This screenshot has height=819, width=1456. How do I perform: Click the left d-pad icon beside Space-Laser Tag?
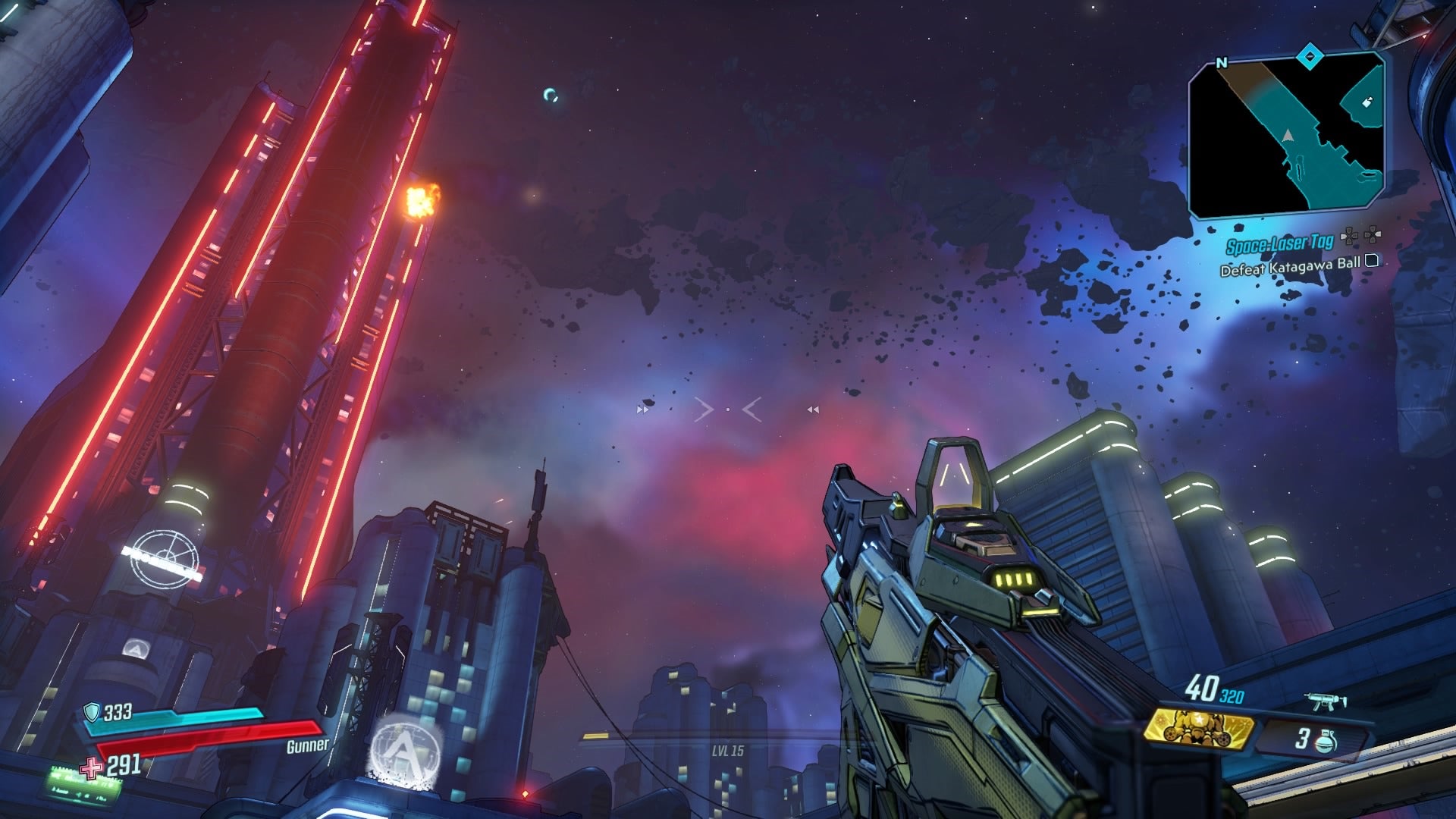(x=1350, y=237)
